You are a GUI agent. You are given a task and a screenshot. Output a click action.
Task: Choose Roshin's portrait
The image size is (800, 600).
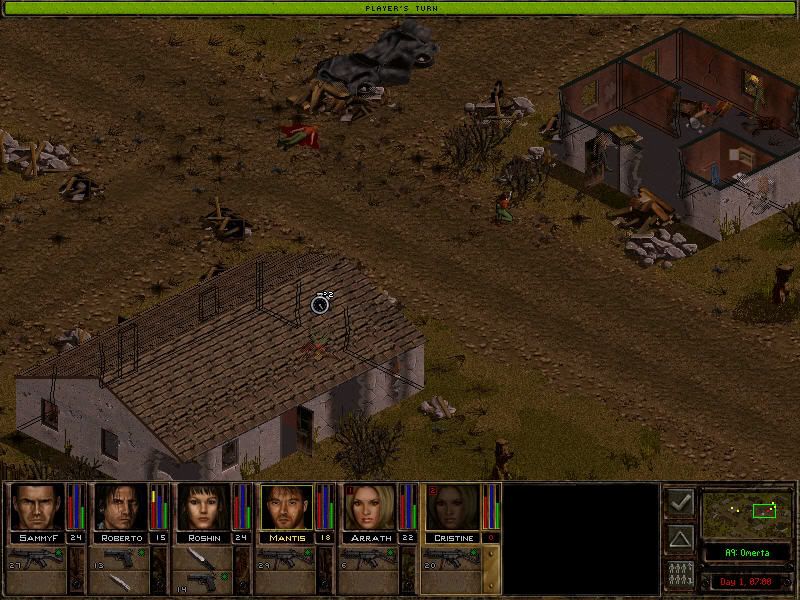203,507
